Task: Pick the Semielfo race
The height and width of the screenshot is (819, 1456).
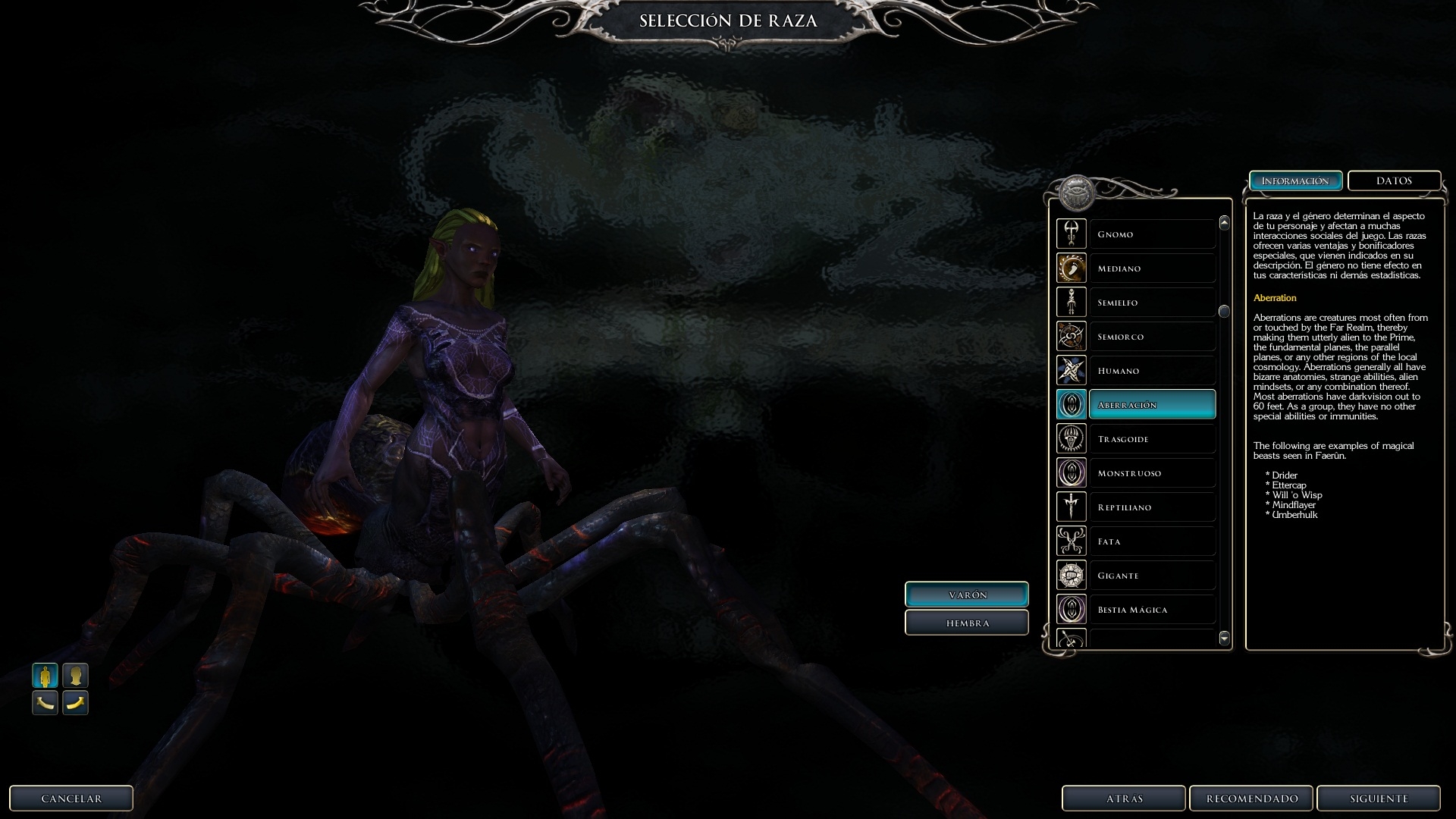Action: [x=1151, y=303]
